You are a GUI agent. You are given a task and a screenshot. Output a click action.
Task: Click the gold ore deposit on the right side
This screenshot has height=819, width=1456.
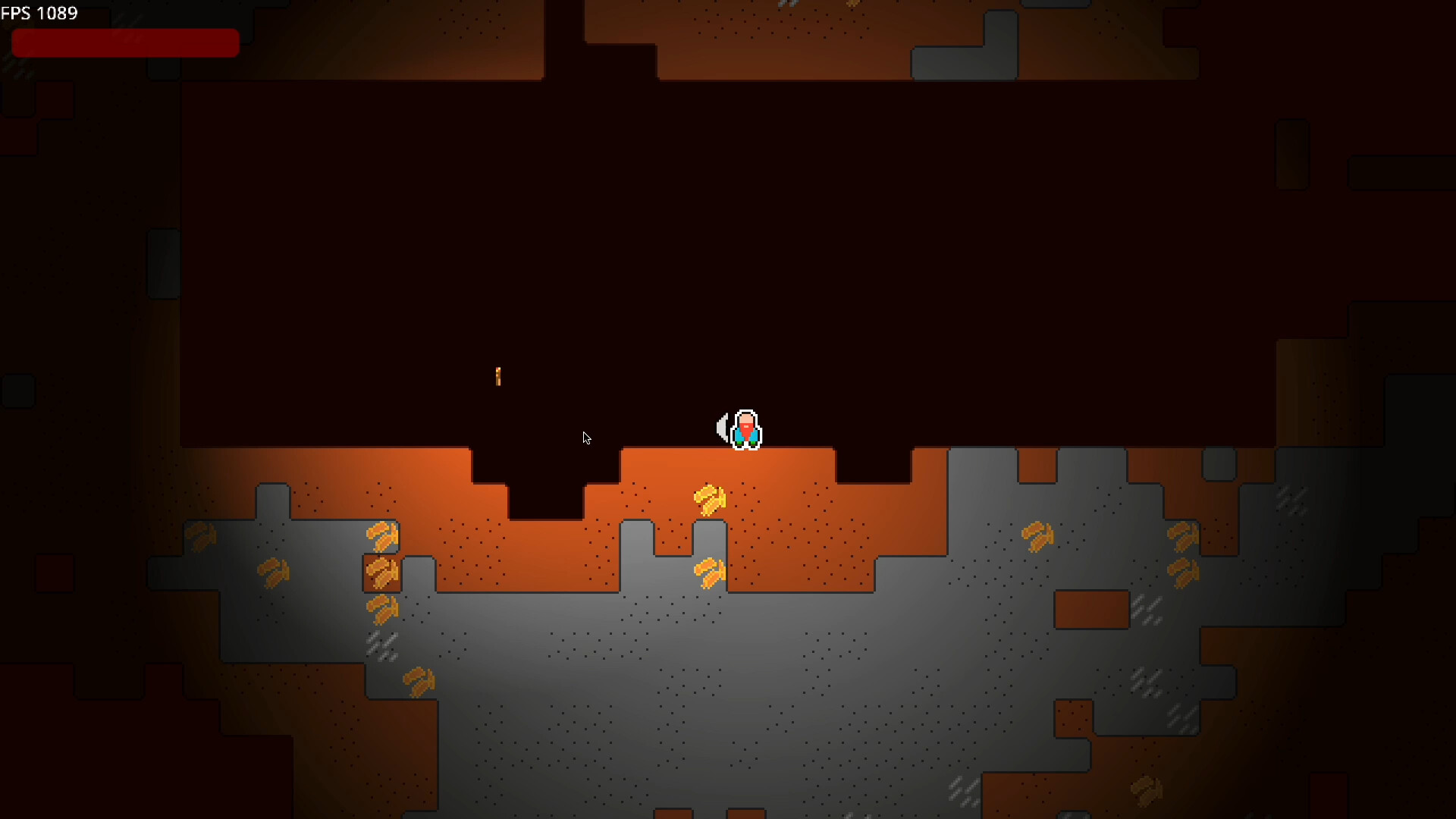1037,537
